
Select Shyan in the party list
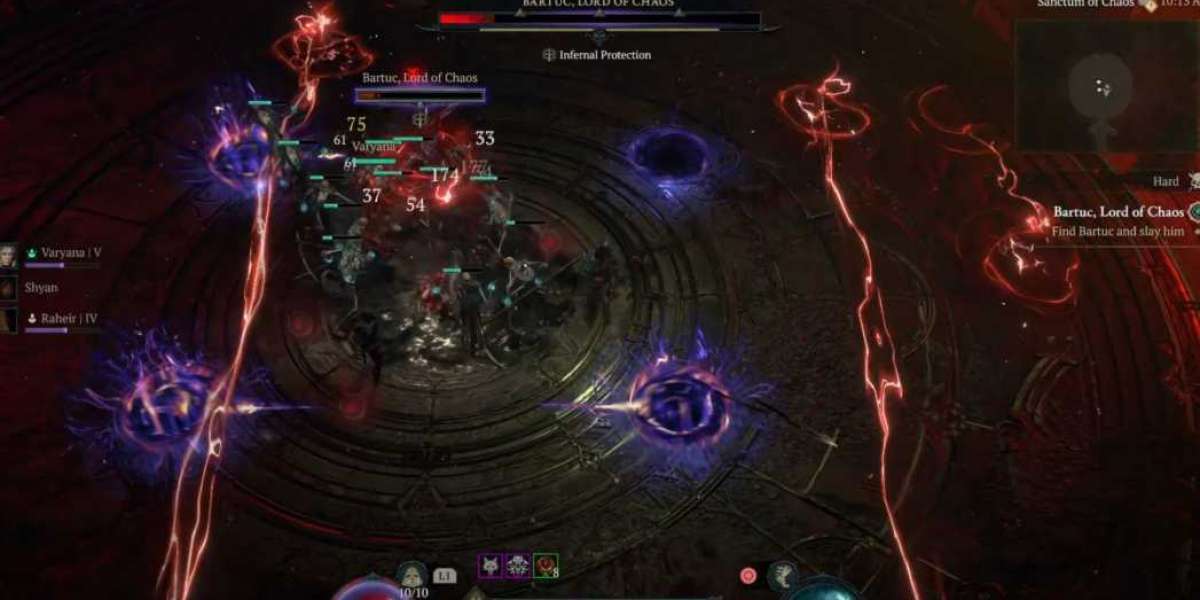click(9, 287)
